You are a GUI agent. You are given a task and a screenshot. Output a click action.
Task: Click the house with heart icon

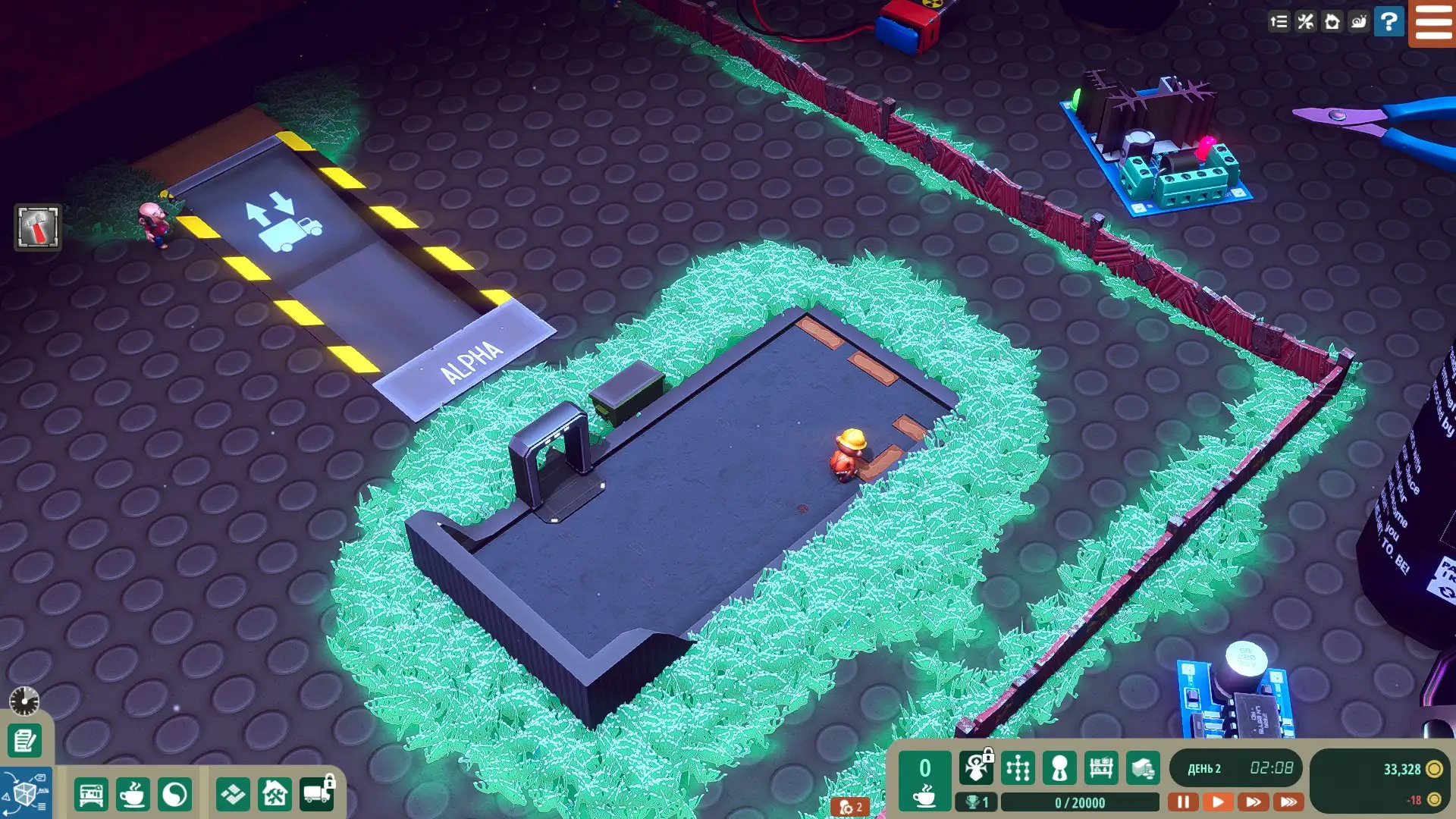click(1332, 22)
